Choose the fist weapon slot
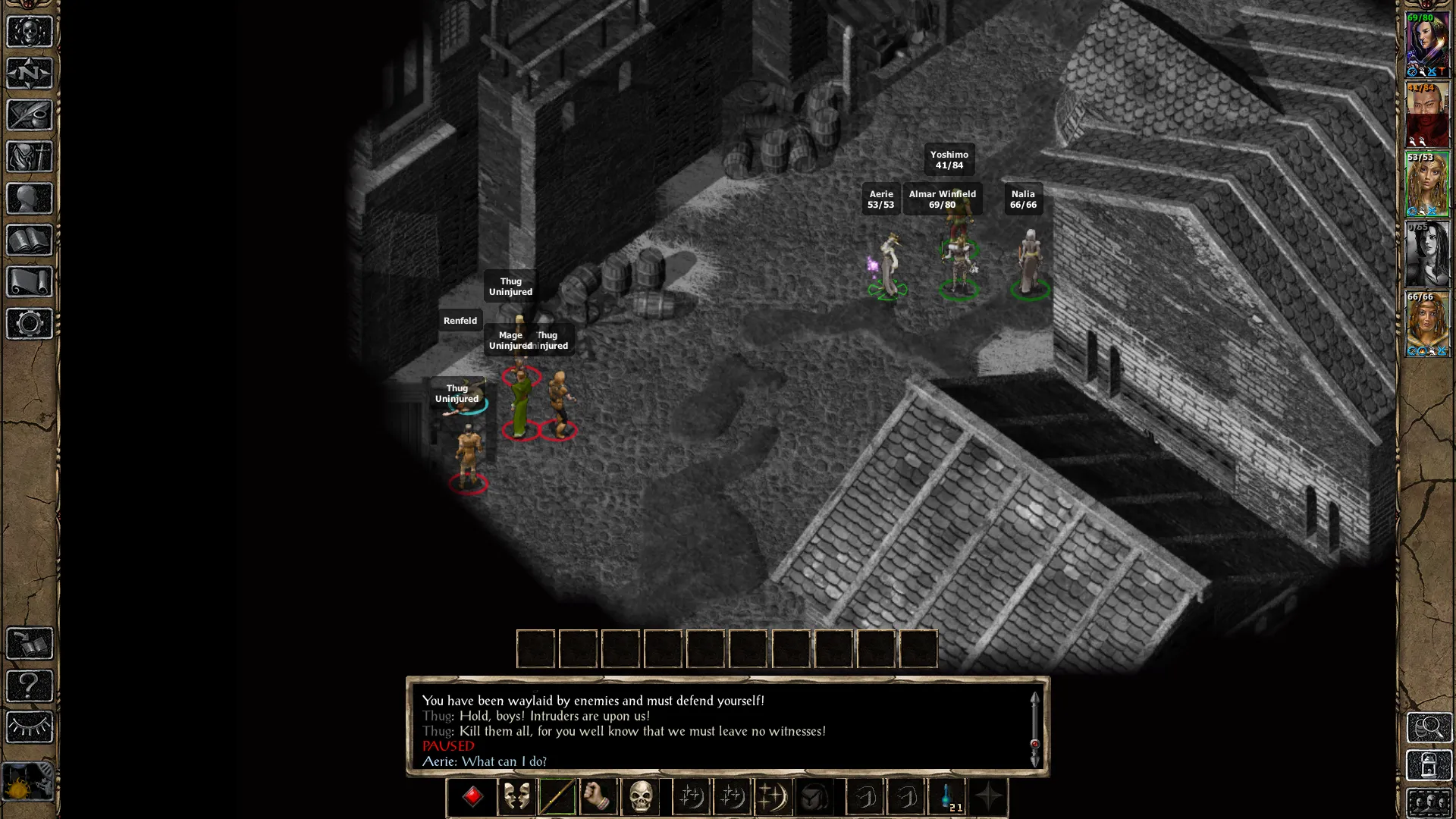This screenshot has height=819, width=1456. tap(598, 796)
